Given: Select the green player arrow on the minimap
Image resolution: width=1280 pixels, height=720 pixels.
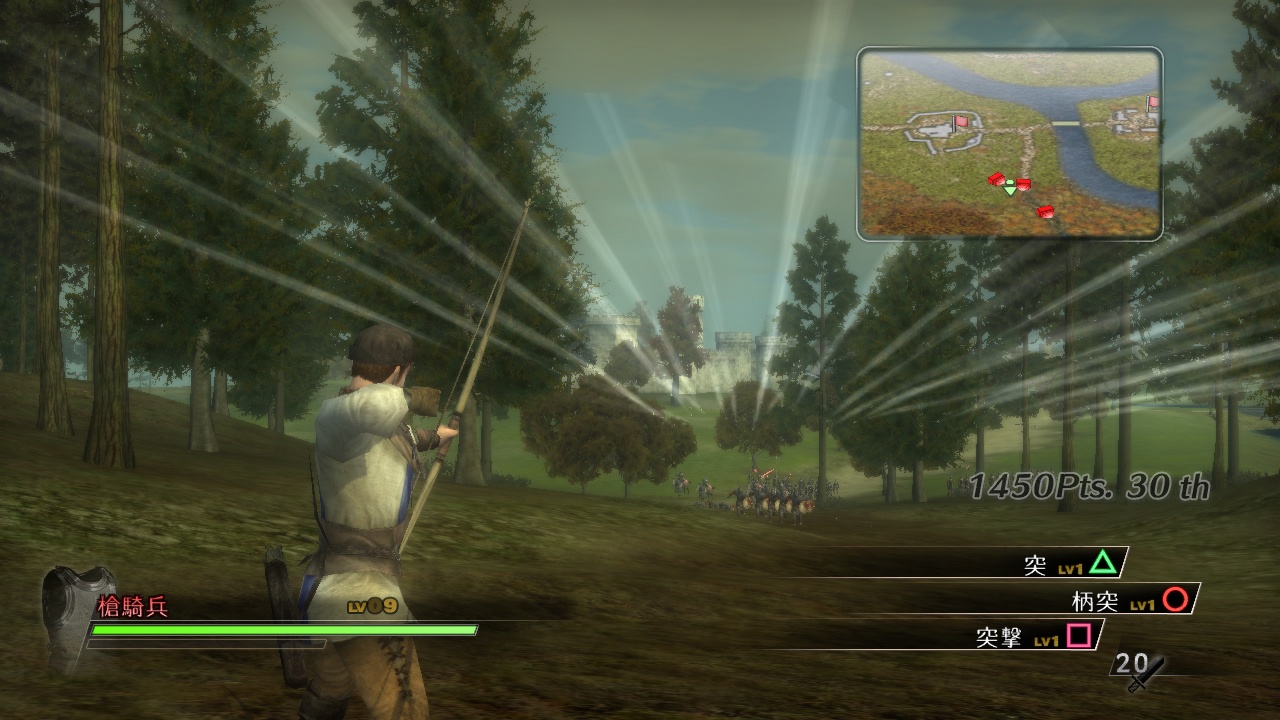Looking at the screenshot, I should point(1009,188).
